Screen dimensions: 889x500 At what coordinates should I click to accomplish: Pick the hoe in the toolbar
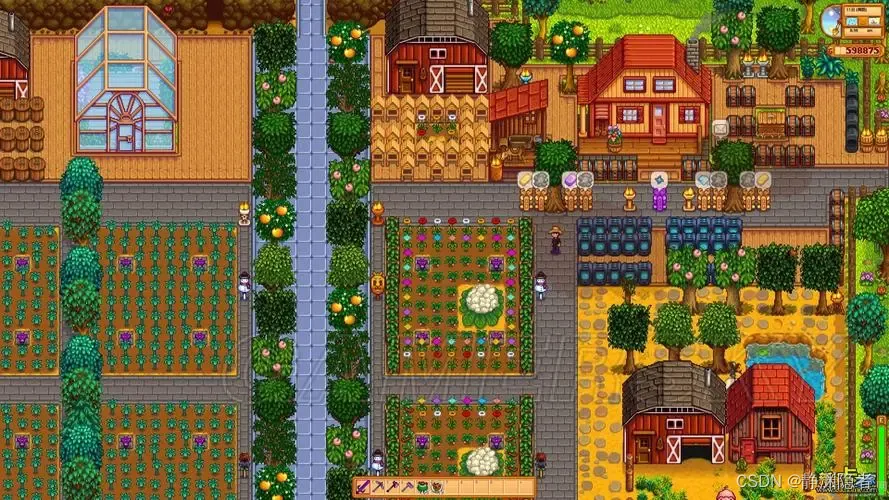click(x=408, y=487)
